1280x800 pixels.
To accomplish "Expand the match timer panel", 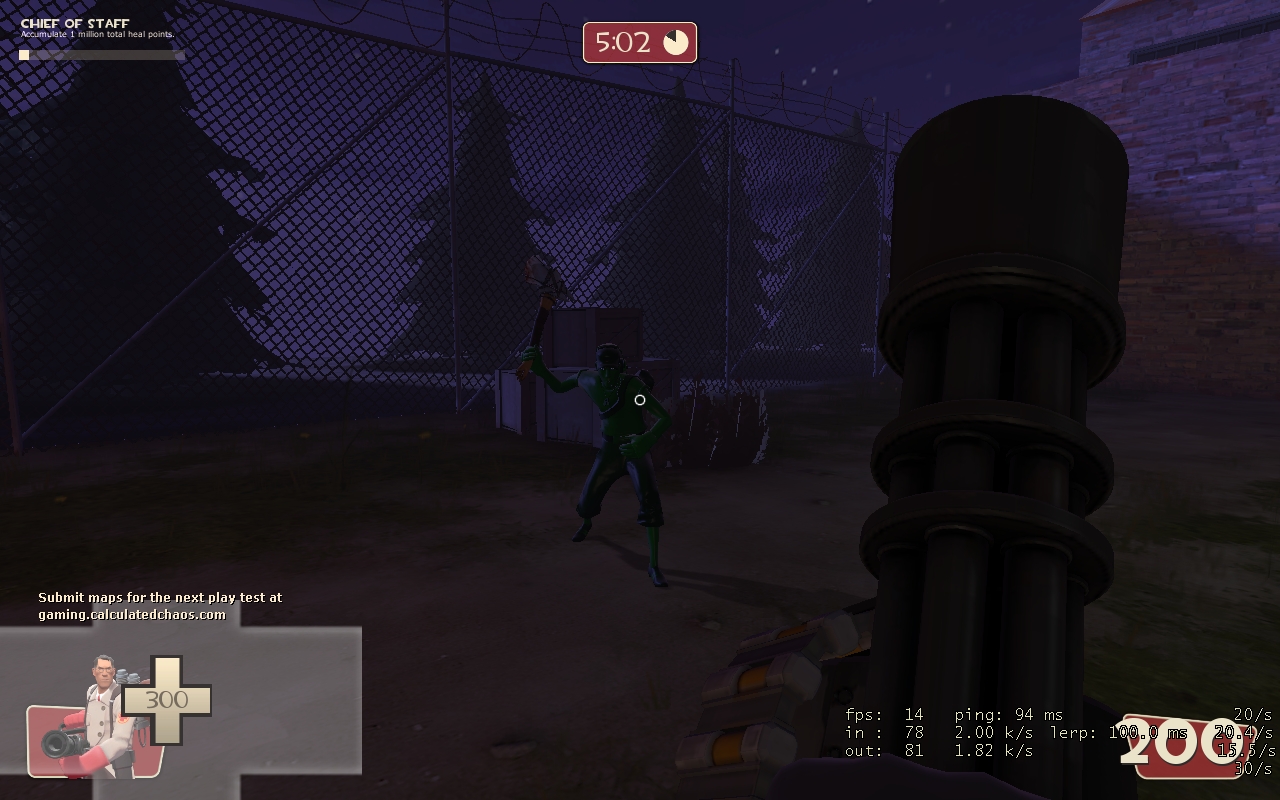I will coord(639,43).
